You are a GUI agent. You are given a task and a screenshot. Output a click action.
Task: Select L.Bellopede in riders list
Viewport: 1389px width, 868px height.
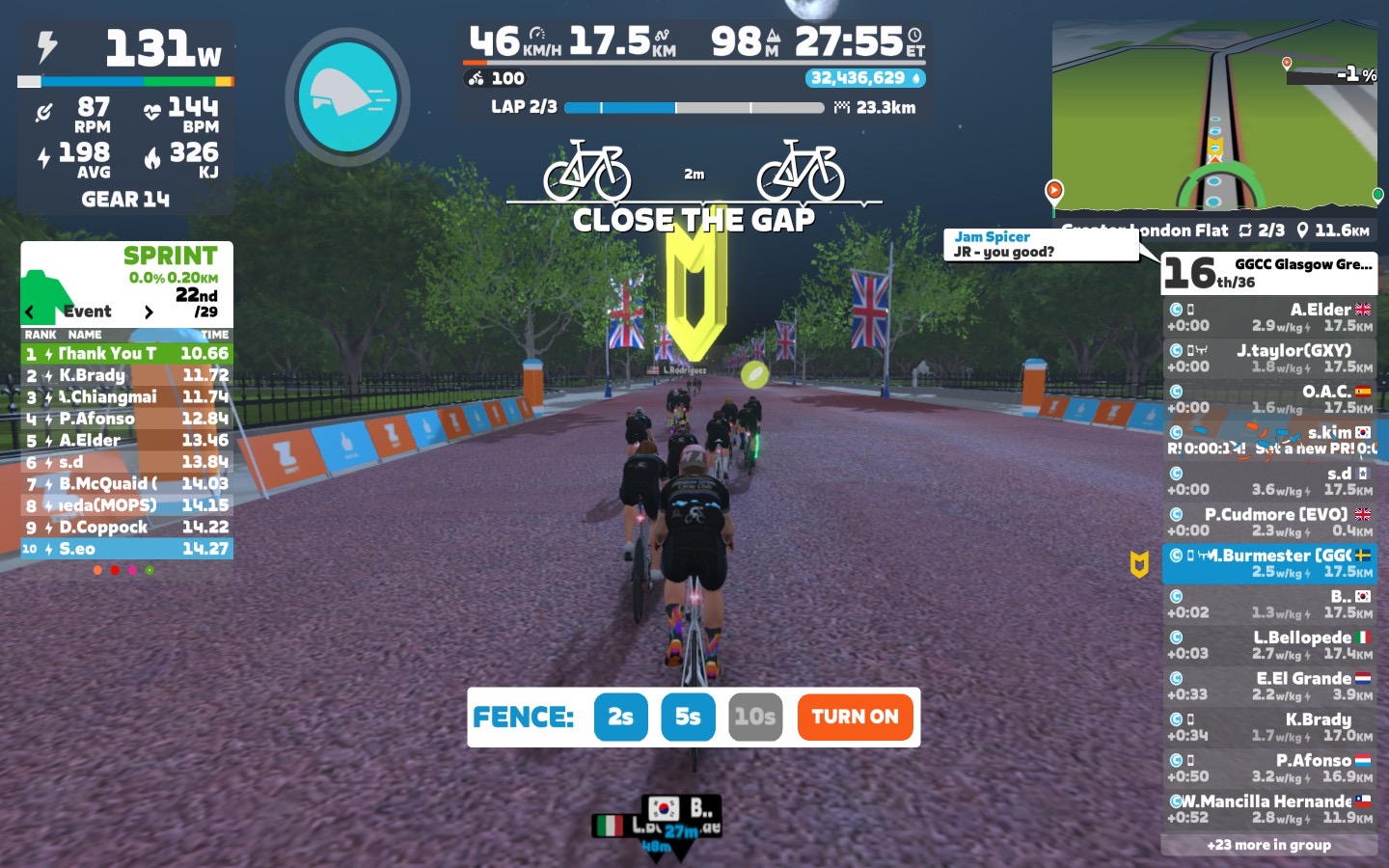(1268, 644)
